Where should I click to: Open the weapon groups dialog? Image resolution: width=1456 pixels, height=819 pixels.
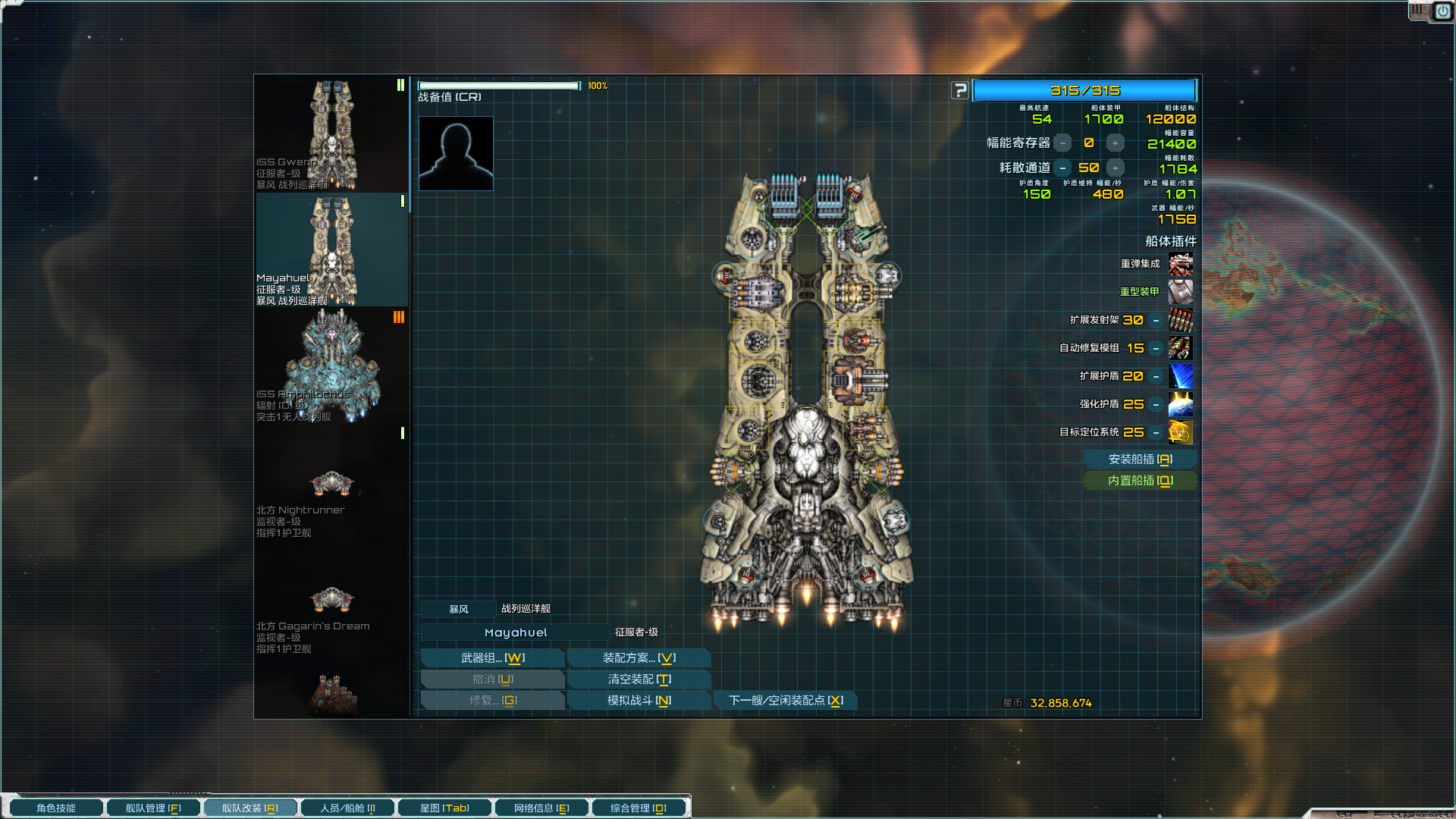[x=492, y=658]
